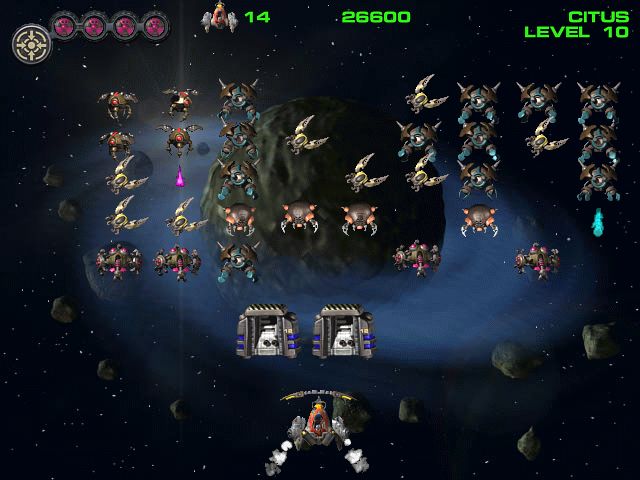Click the round crosshair targeting icon

click(x=30, y=43)
